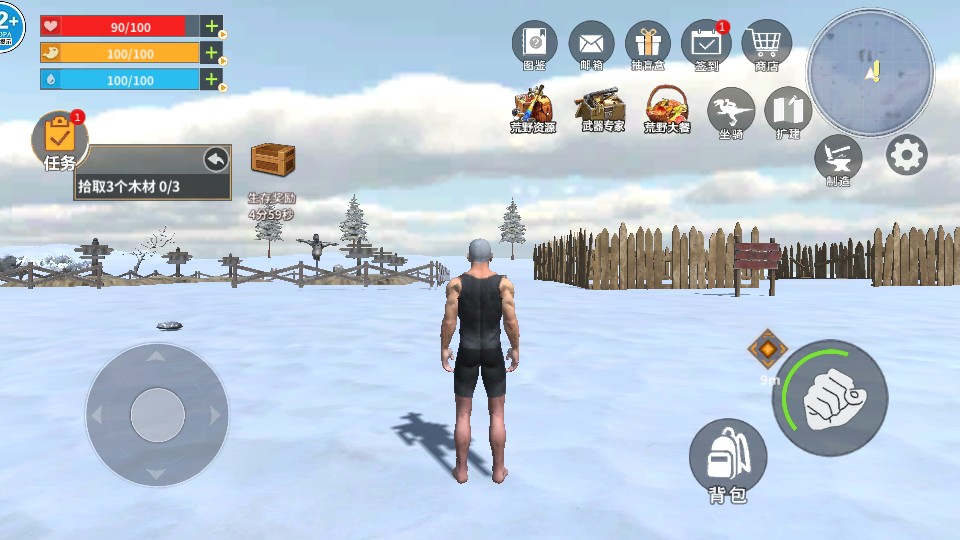This screenshot has width=960, height=540.
Task: Open the 背包 backpack inventory
Action: pyautogui.click(x=728, y=456)
